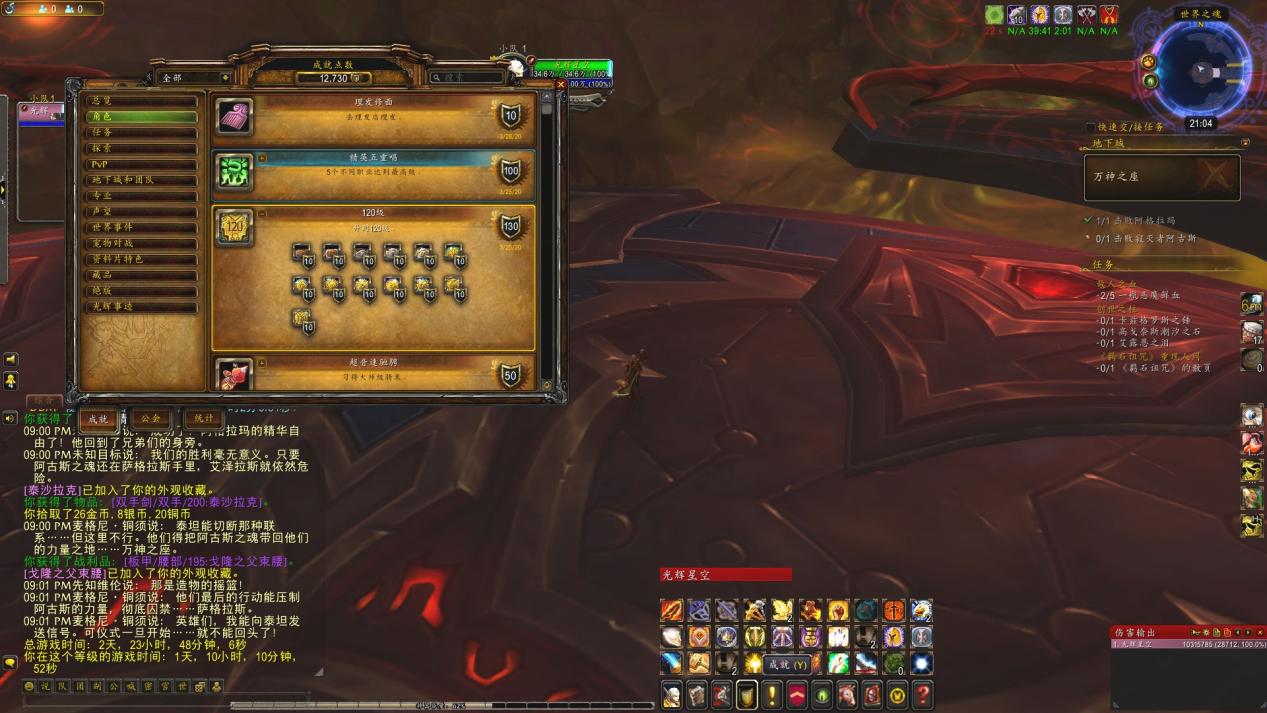Open the PvP achievement category
Screen dimensions: 1267x713
139,164
